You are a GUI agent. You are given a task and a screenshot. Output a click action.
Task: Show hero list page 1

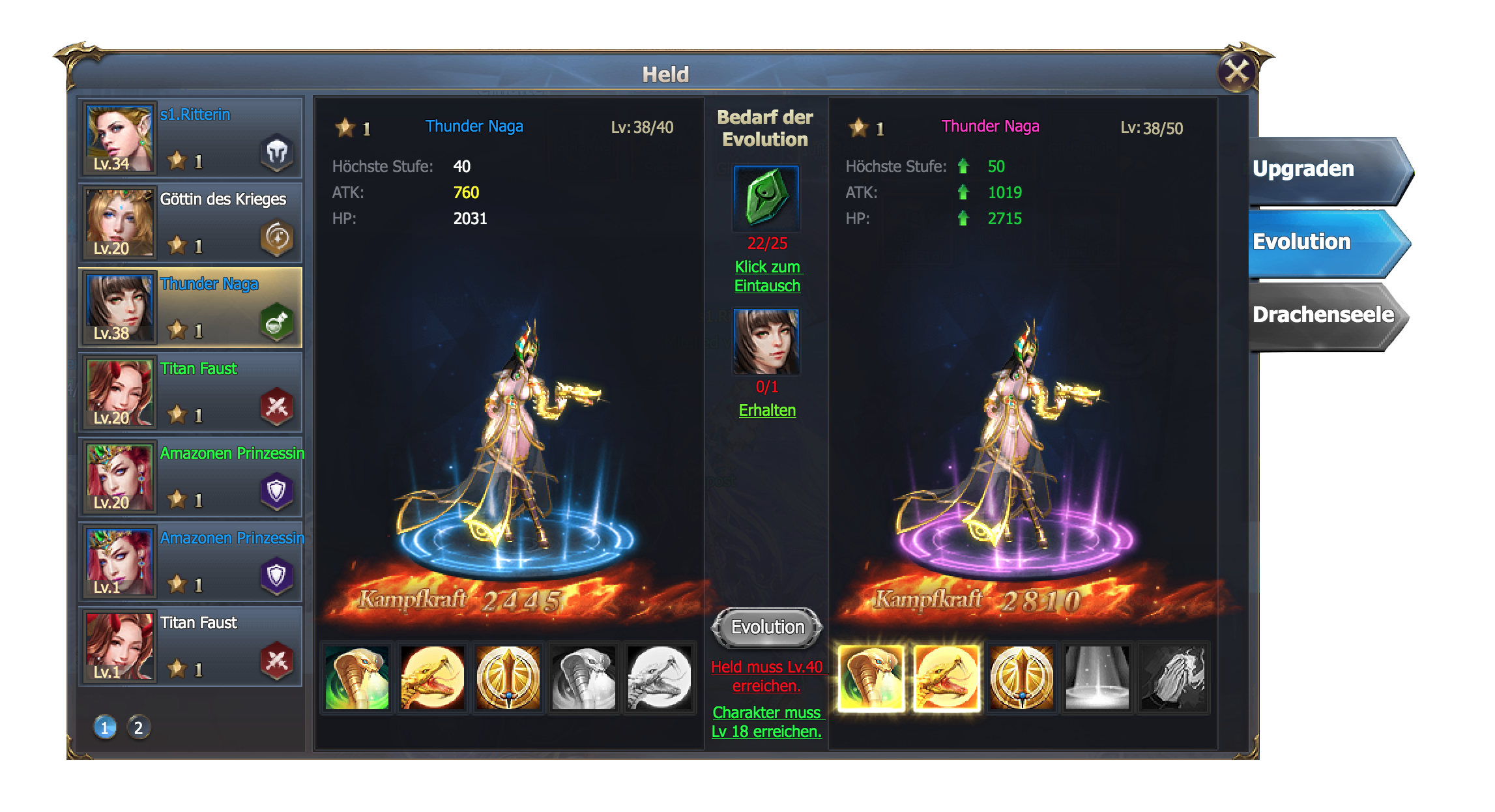104,727
